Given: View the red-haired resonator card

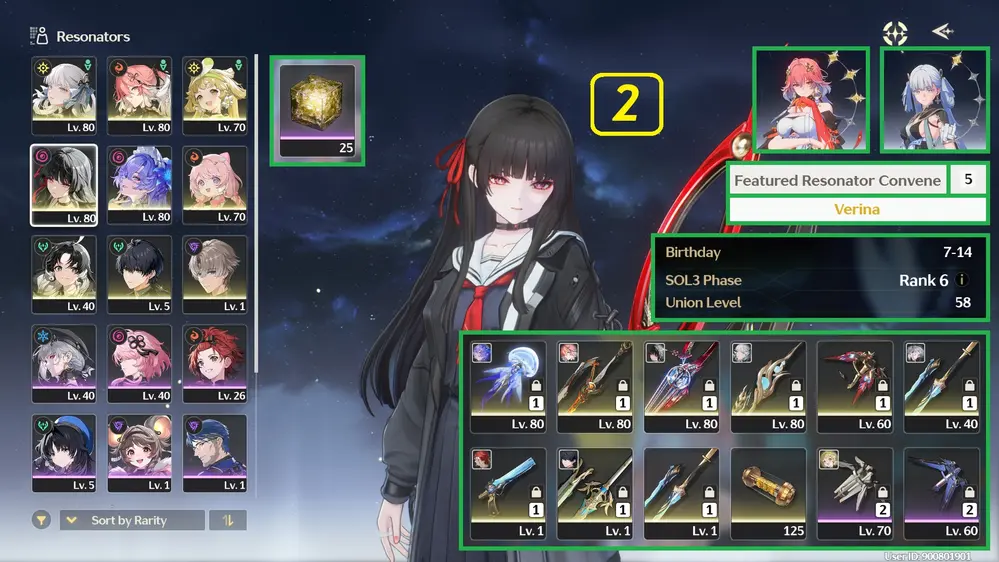Looking at the screenshot, I should (812, 100).
